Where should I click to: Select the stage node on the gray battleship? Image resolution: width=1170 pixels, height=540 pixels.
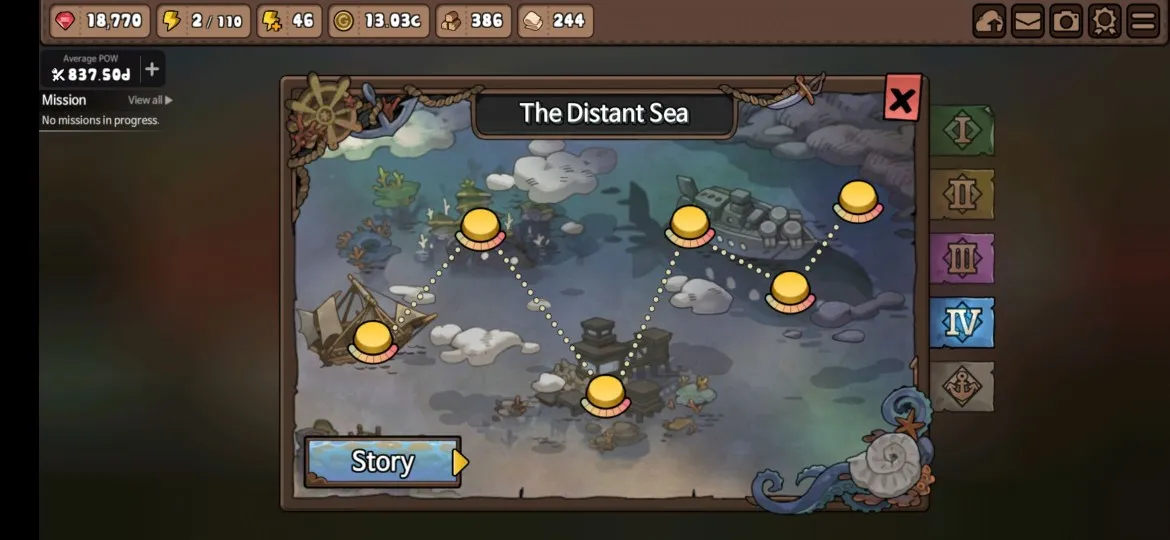[x=689, y=225]
